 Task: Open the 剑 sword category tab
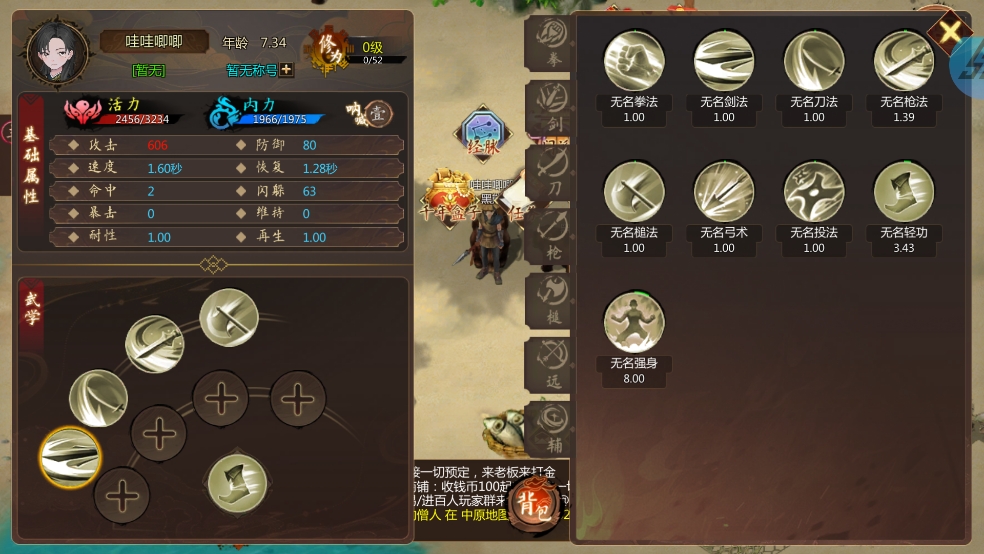tap(552, 106)
